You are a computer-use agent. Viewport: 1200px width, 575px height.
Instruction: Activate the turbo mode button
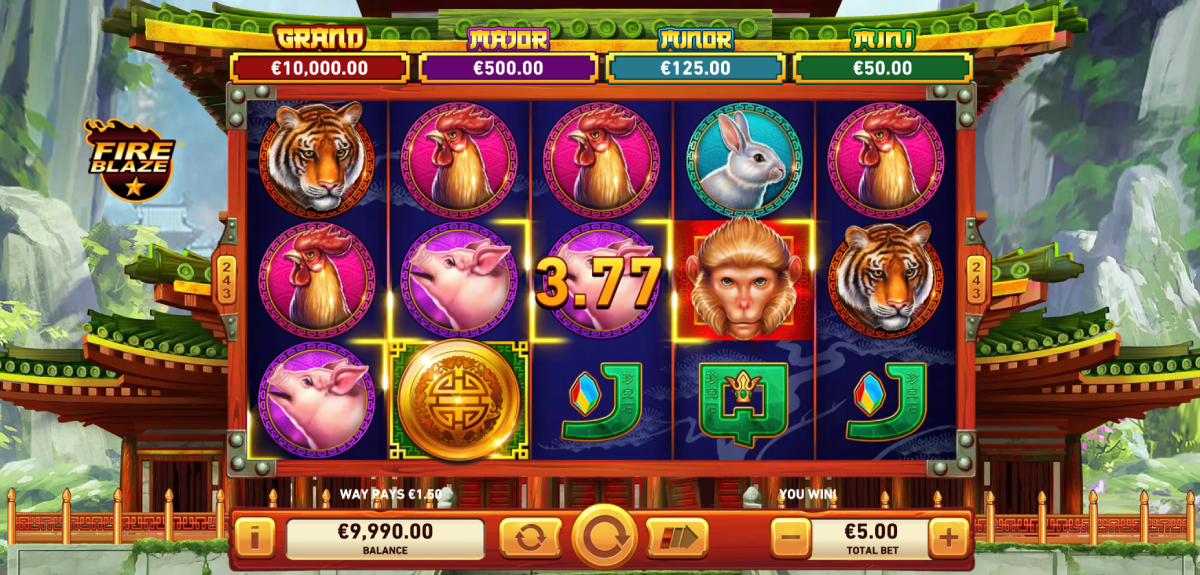[x=677, y=538]
